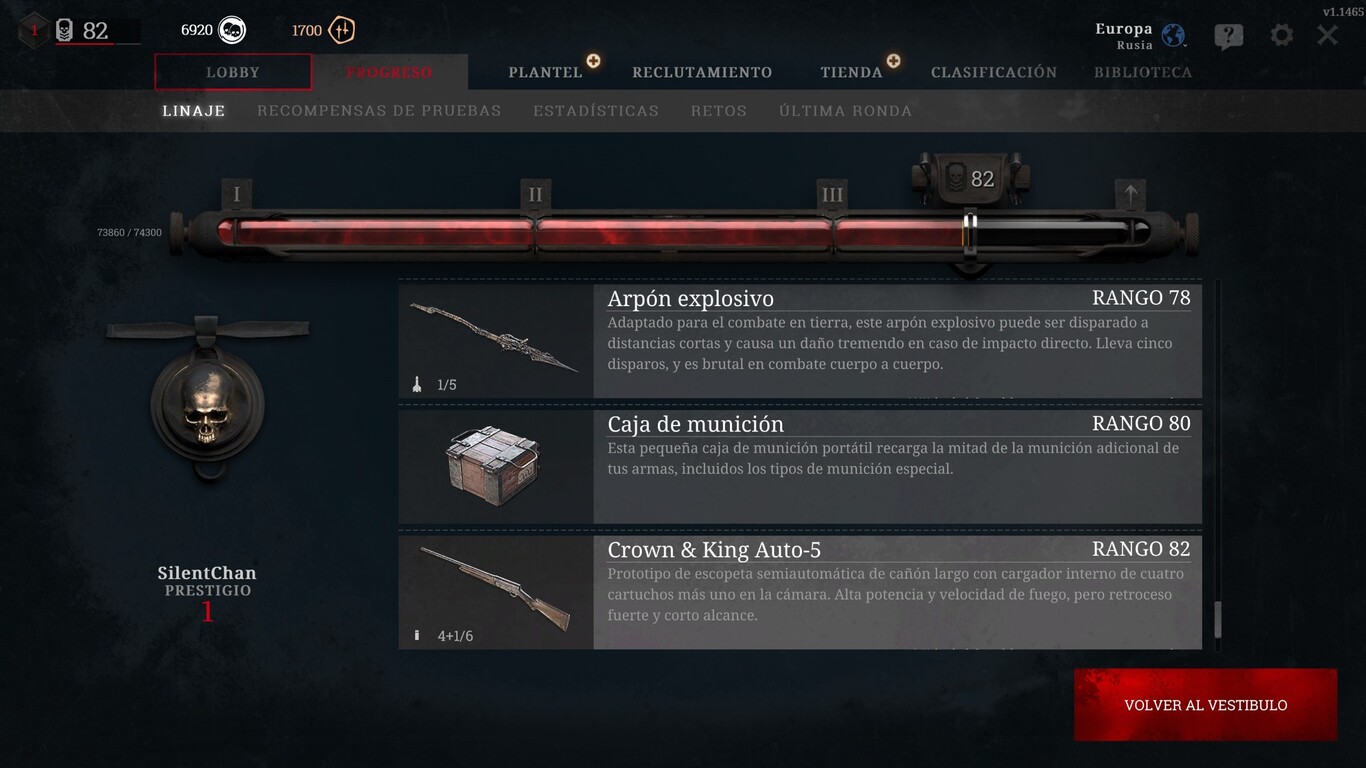Open the settings gear icon
The image size is (1366, 768).
coord(1281,34)
